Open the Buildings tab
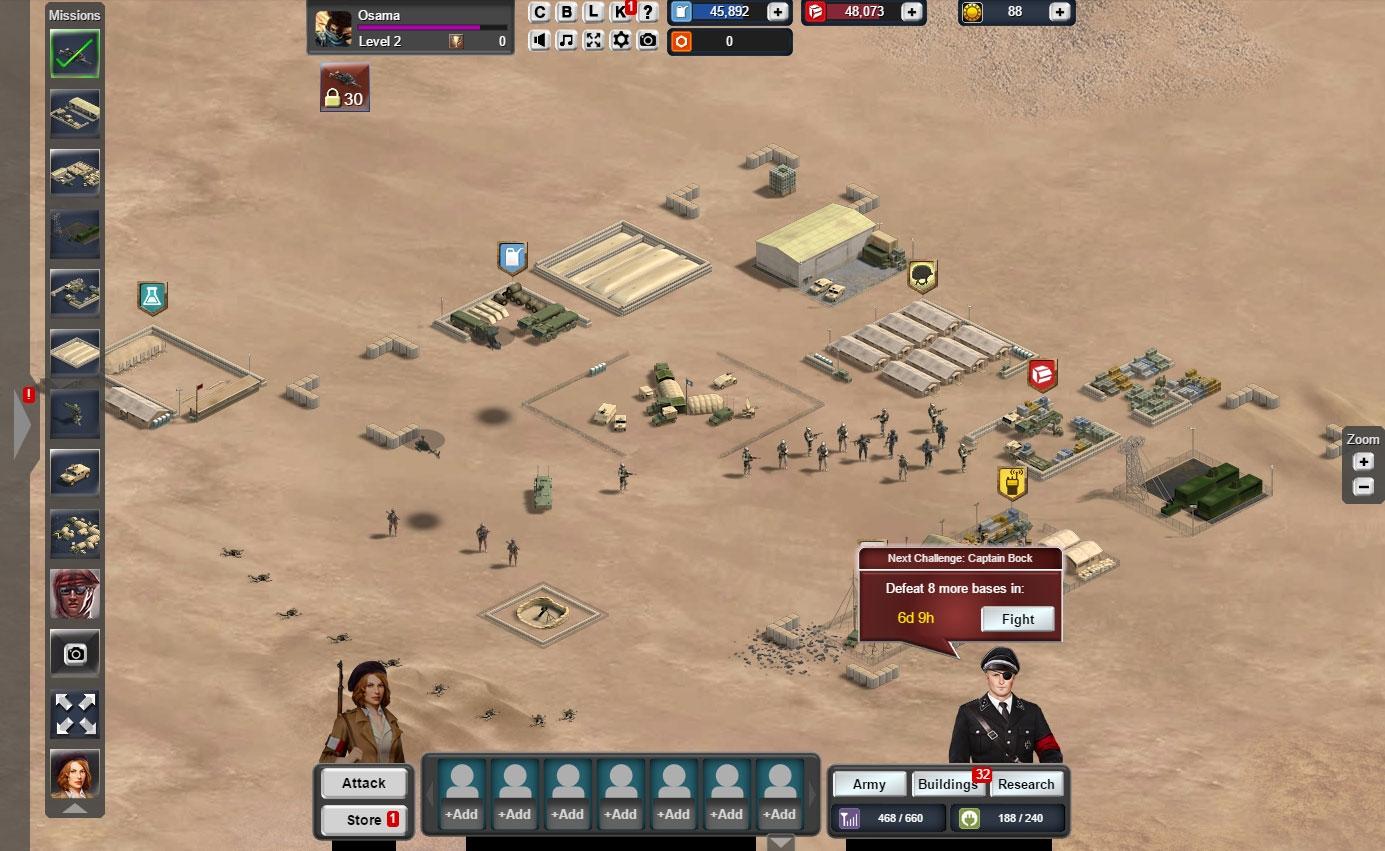The image size is (1385, 851). pos(947,784)
